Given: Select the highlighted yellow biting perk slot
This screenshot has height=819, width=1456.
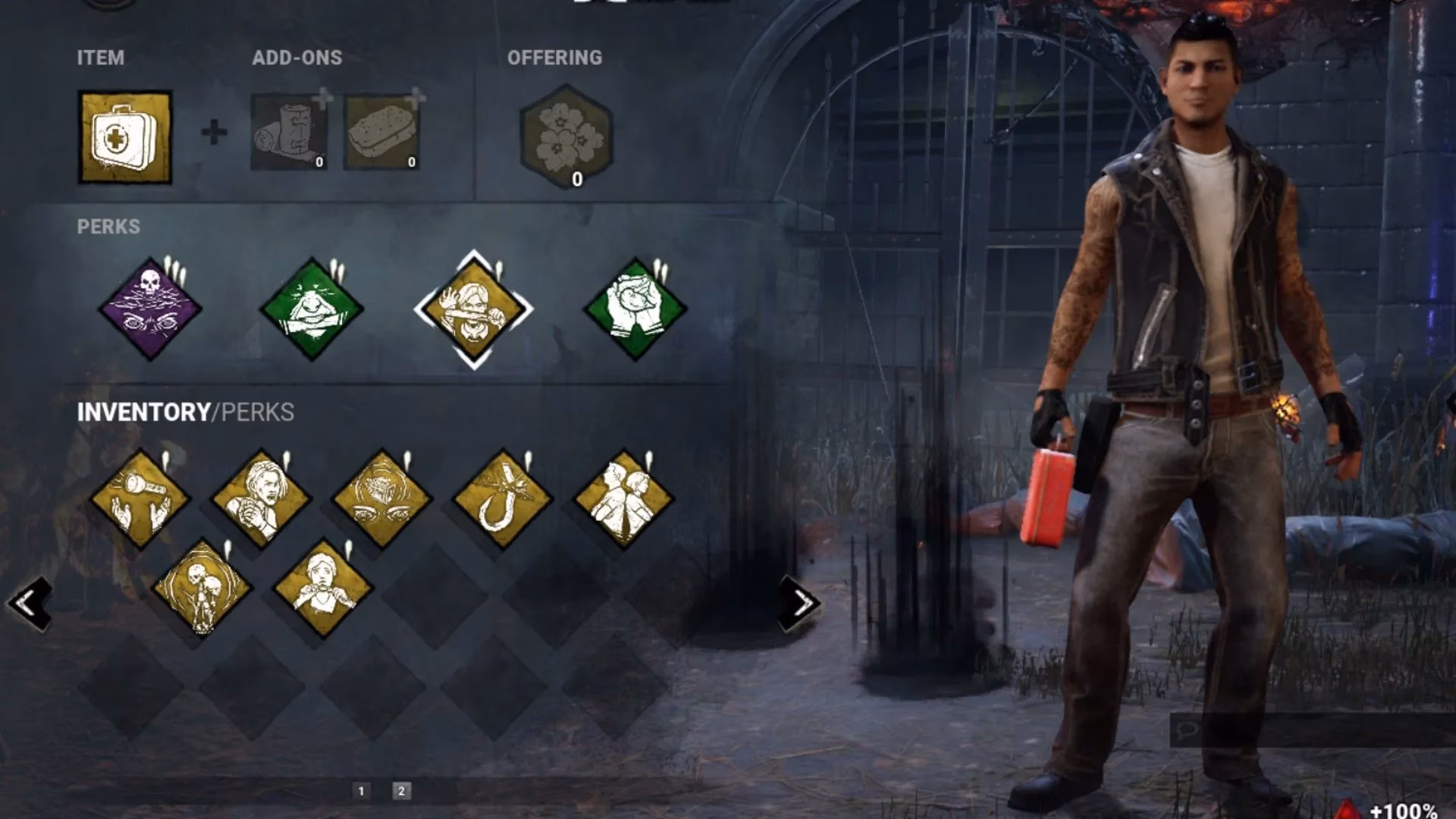Looking at the screenshot, I should pos(473,309).
